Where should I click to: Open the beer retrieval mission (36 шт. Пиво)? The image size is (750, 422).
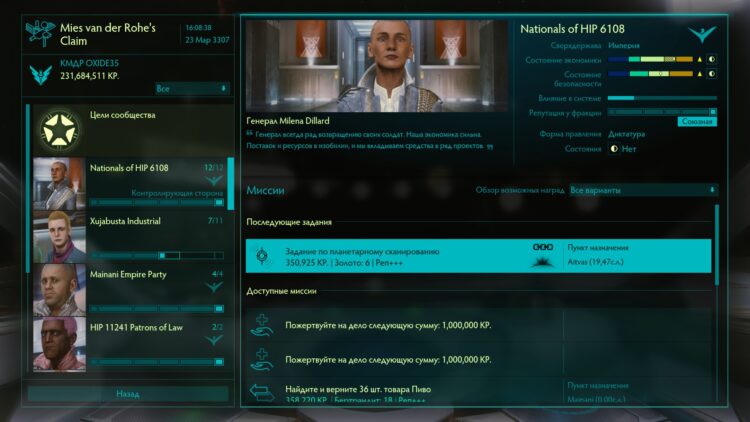click(x=479, y=393)
